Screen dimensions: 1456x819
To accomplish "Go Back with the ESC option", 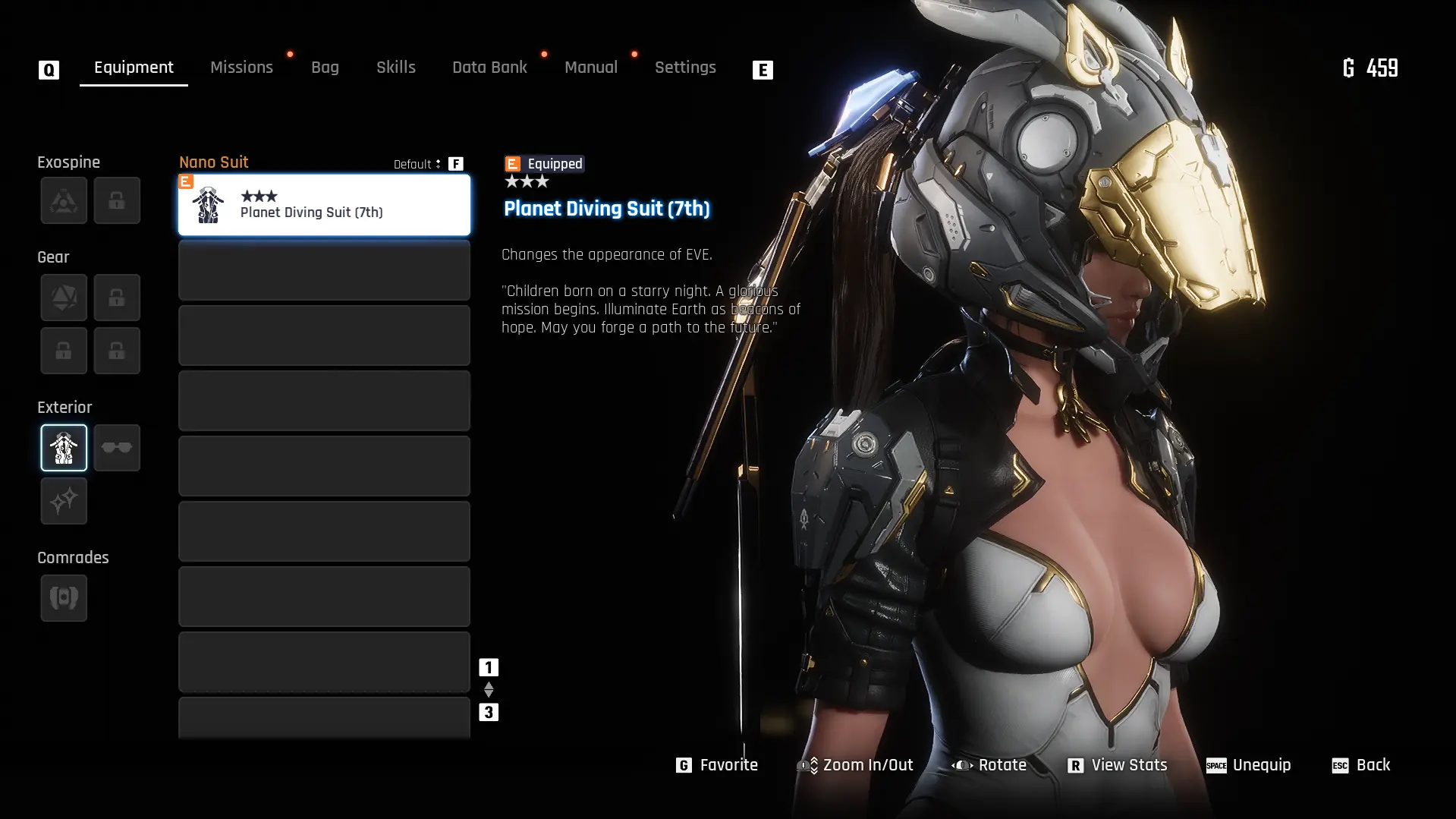I will [1360, 765].
